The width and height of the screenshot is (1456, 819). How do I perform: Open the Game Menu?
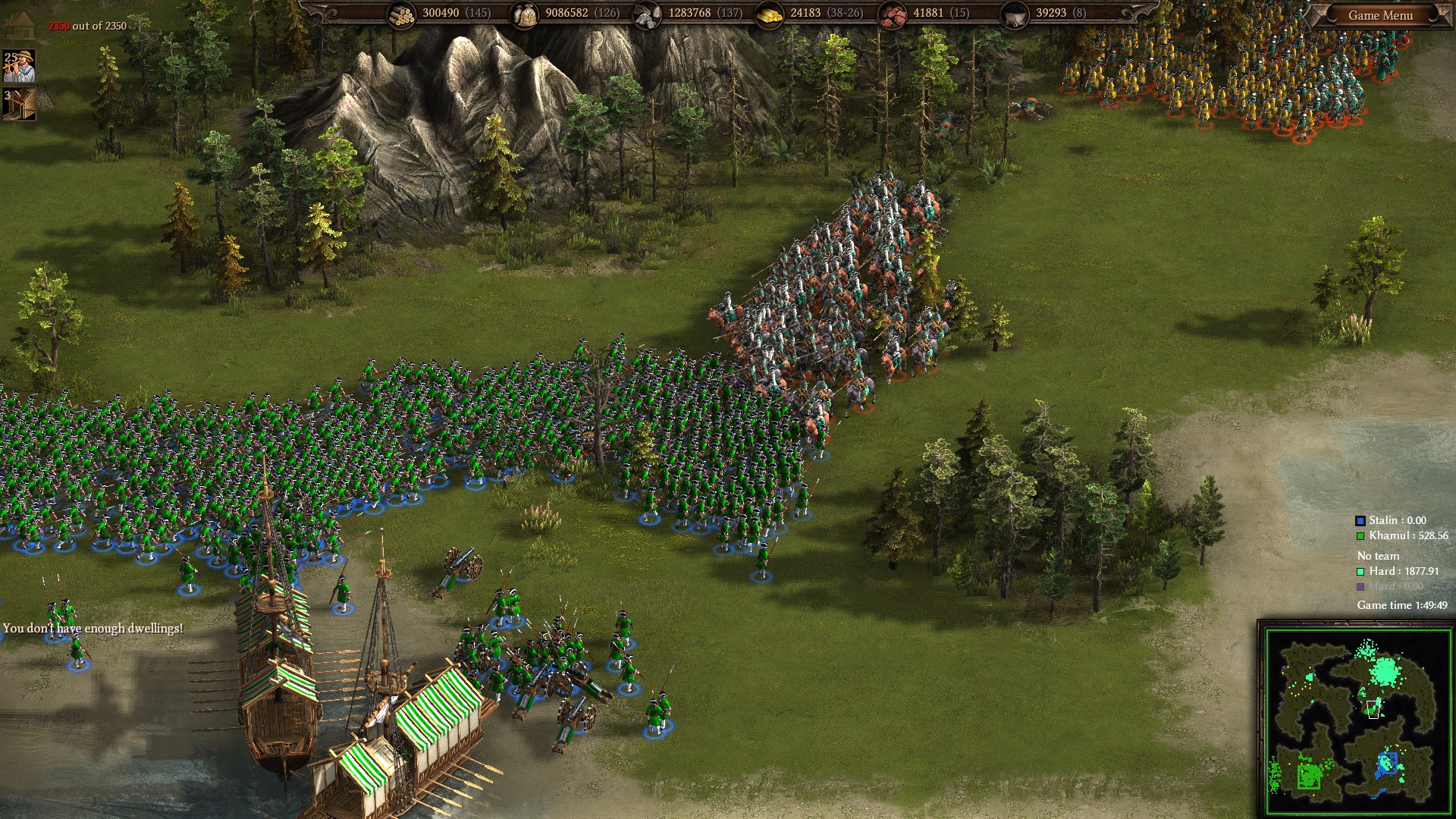tap(1382, 14)
